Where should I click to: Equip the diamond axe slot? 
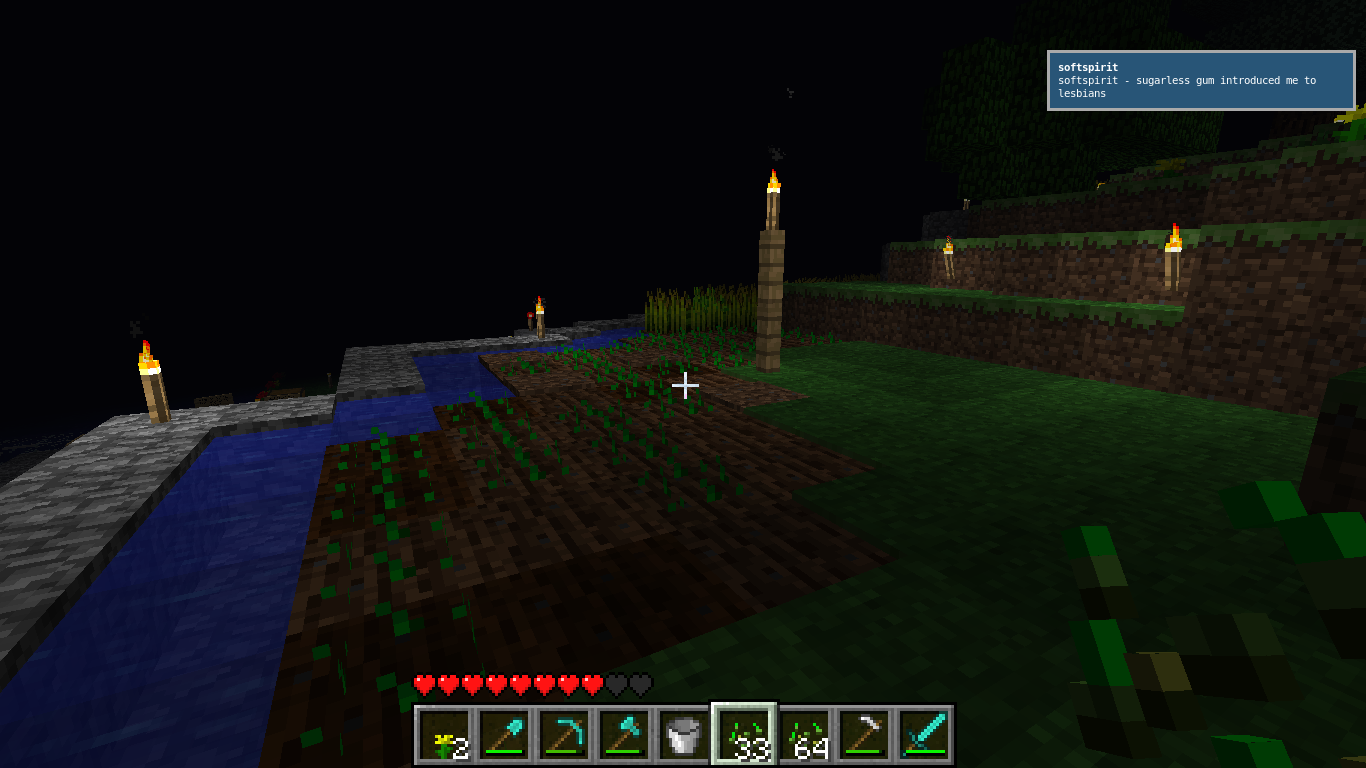click(x=624, y=735)
